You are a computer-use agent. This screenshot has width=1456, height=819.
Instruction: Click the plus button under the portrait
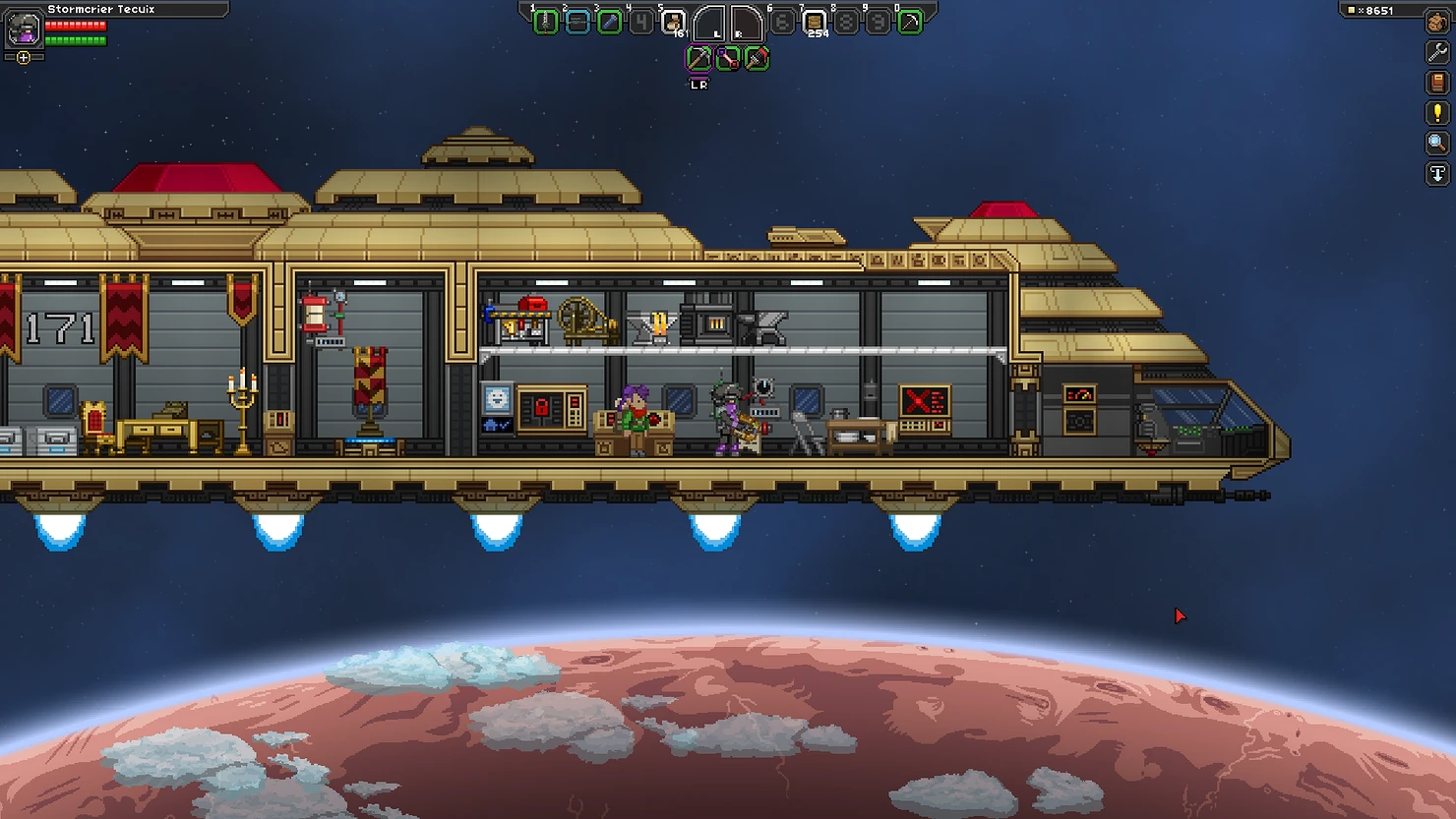click(24, 58)
